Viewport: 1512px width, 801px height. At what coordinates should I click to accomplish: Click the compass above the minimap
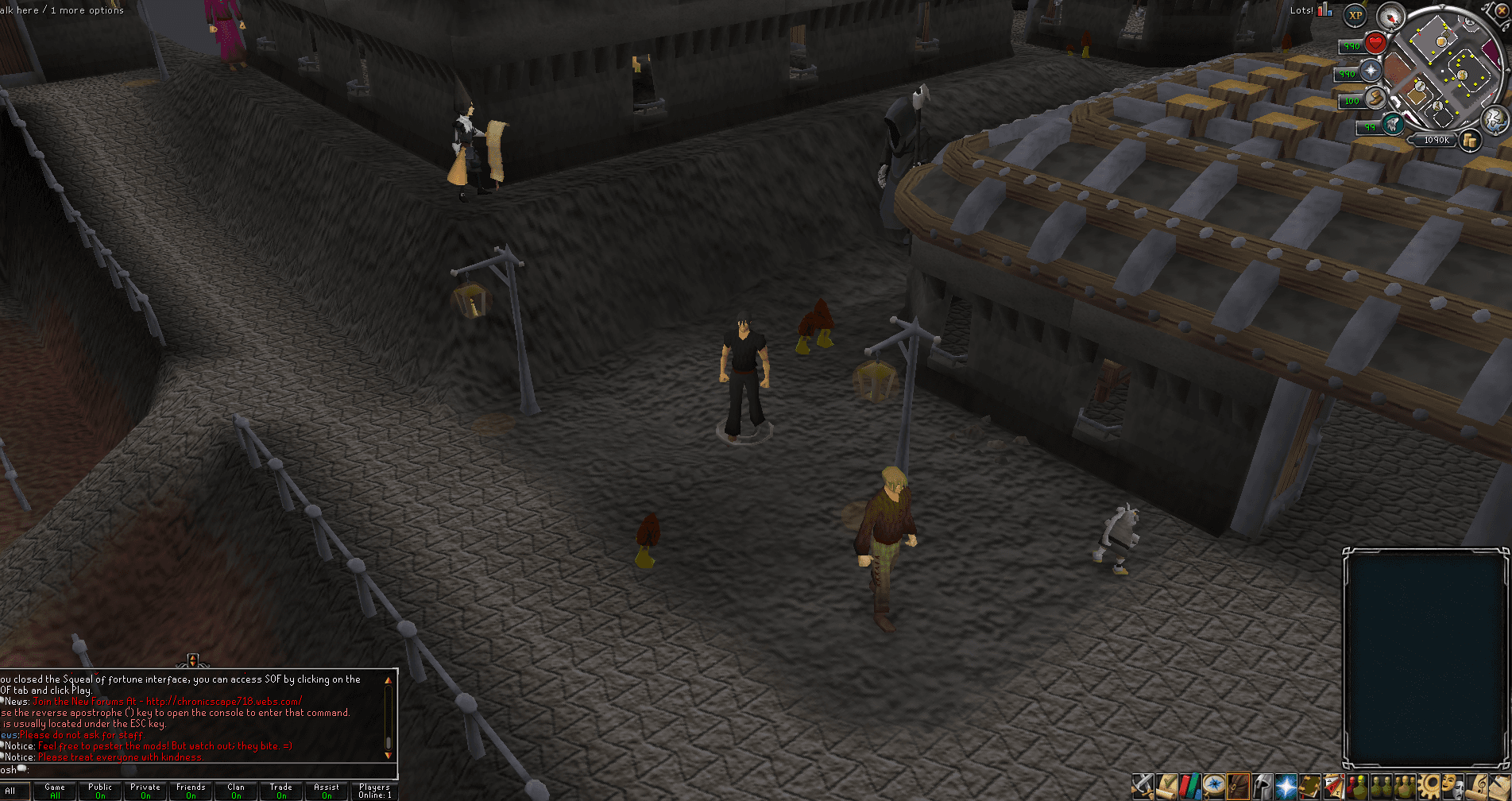coord(1391,17)
